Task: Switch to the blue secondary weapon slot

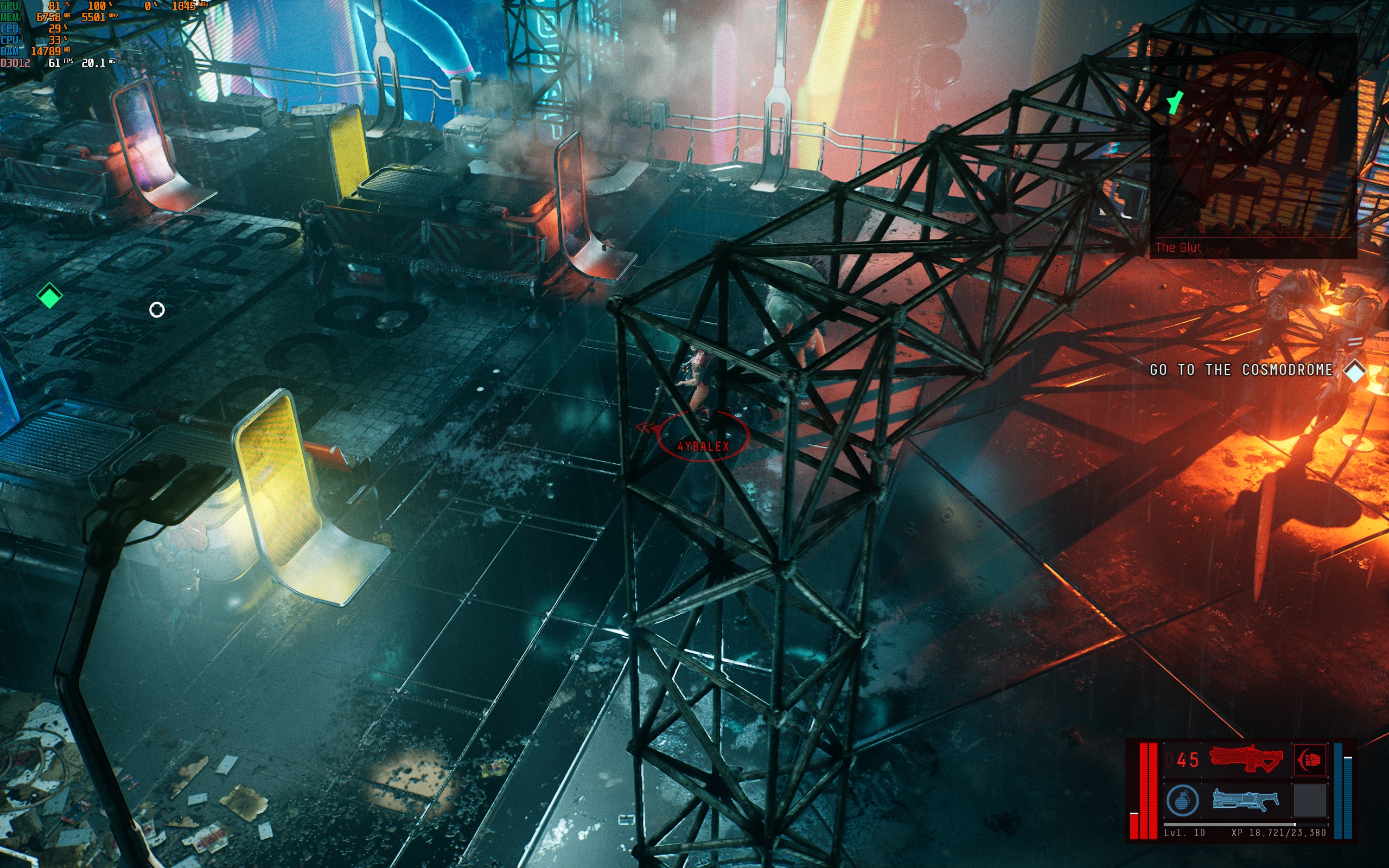Action: 1245,800
